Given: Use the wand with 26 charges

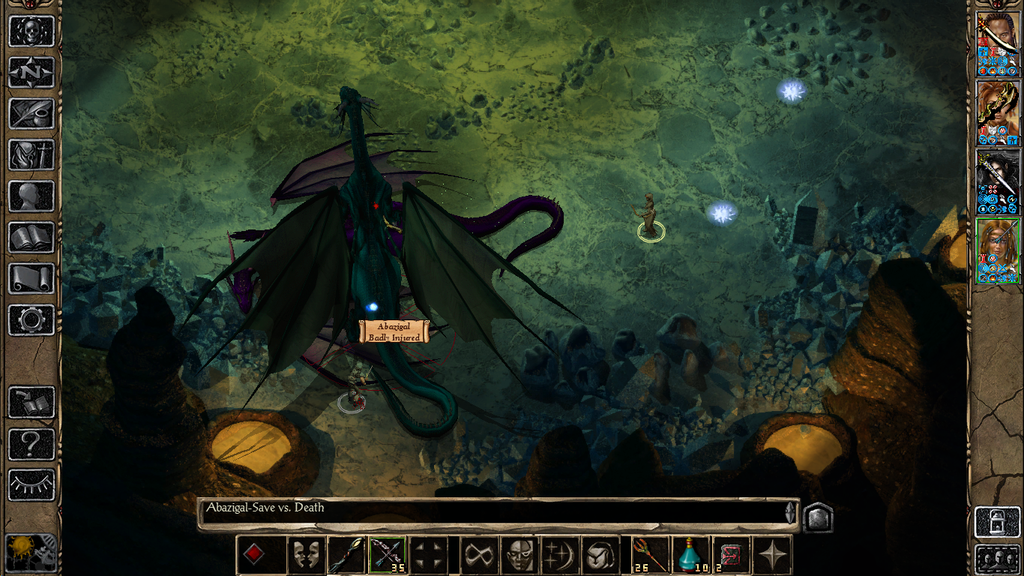Looking at the screenshot, I should pyautogui.click(x=649, y=555).
